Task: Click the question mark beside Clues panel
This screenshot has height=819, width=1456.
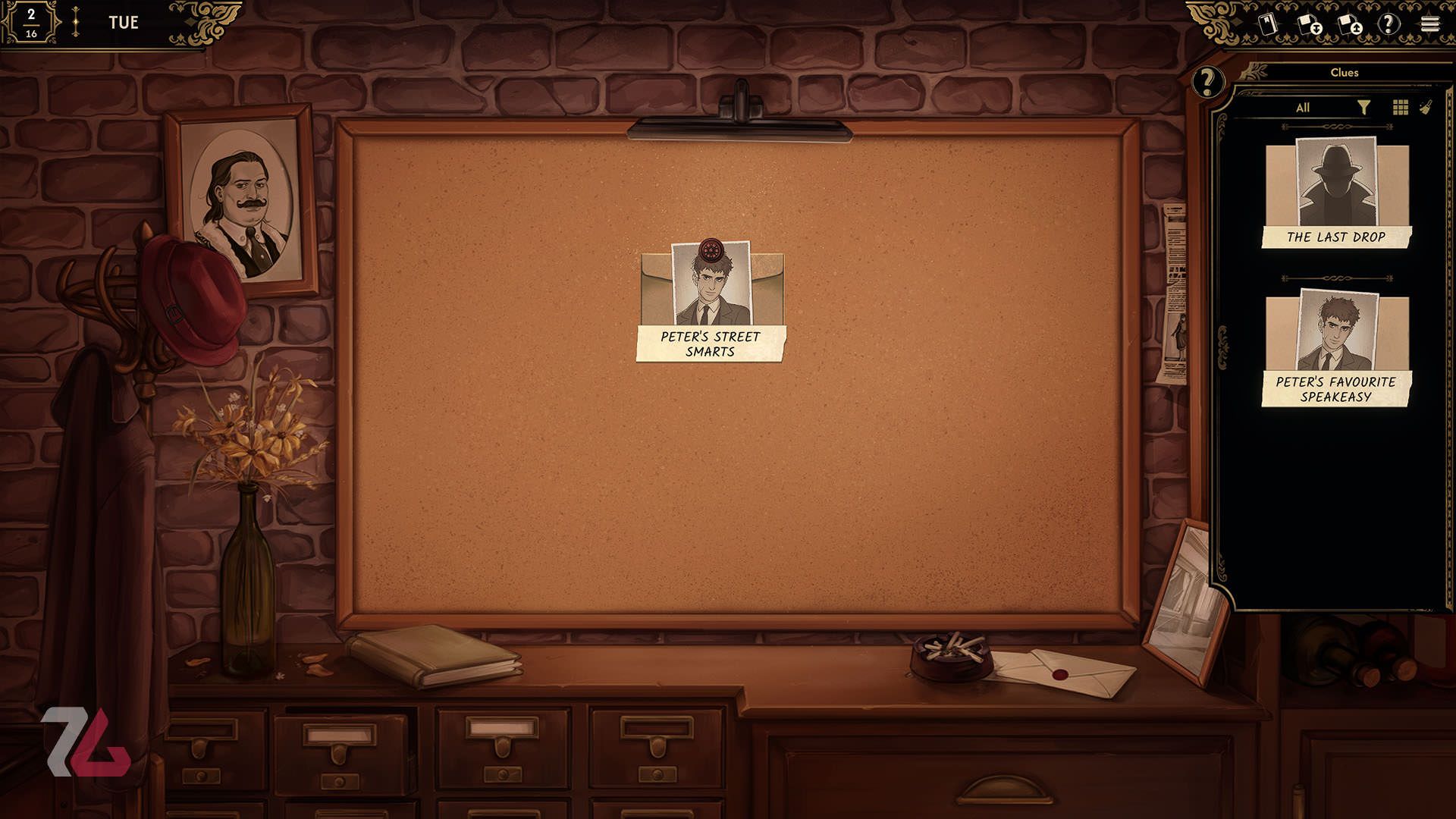Action: click(1207, 81)
